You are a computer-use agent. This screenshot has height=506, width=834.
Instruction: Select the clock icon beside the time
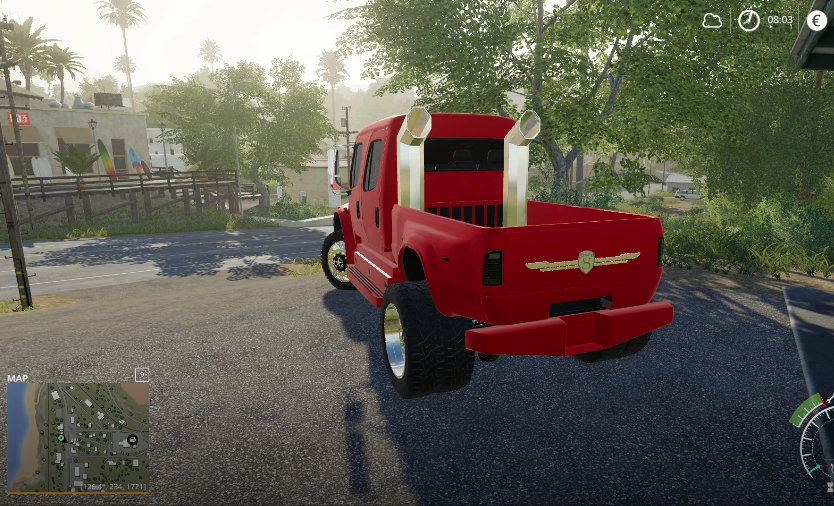point(749,20)
